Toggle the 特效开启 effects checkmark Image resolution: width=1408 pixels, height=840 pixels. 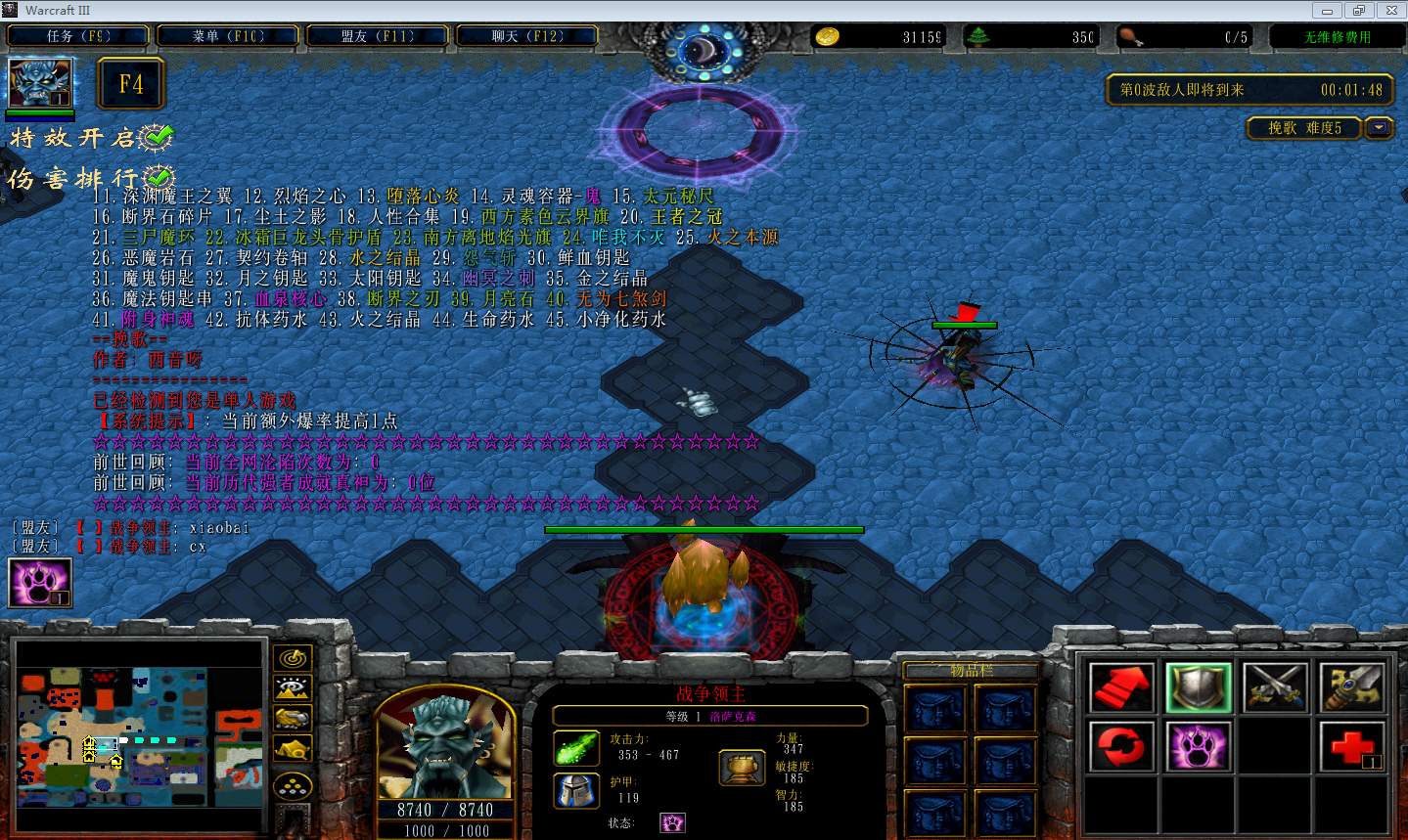(x=157, y=138)
